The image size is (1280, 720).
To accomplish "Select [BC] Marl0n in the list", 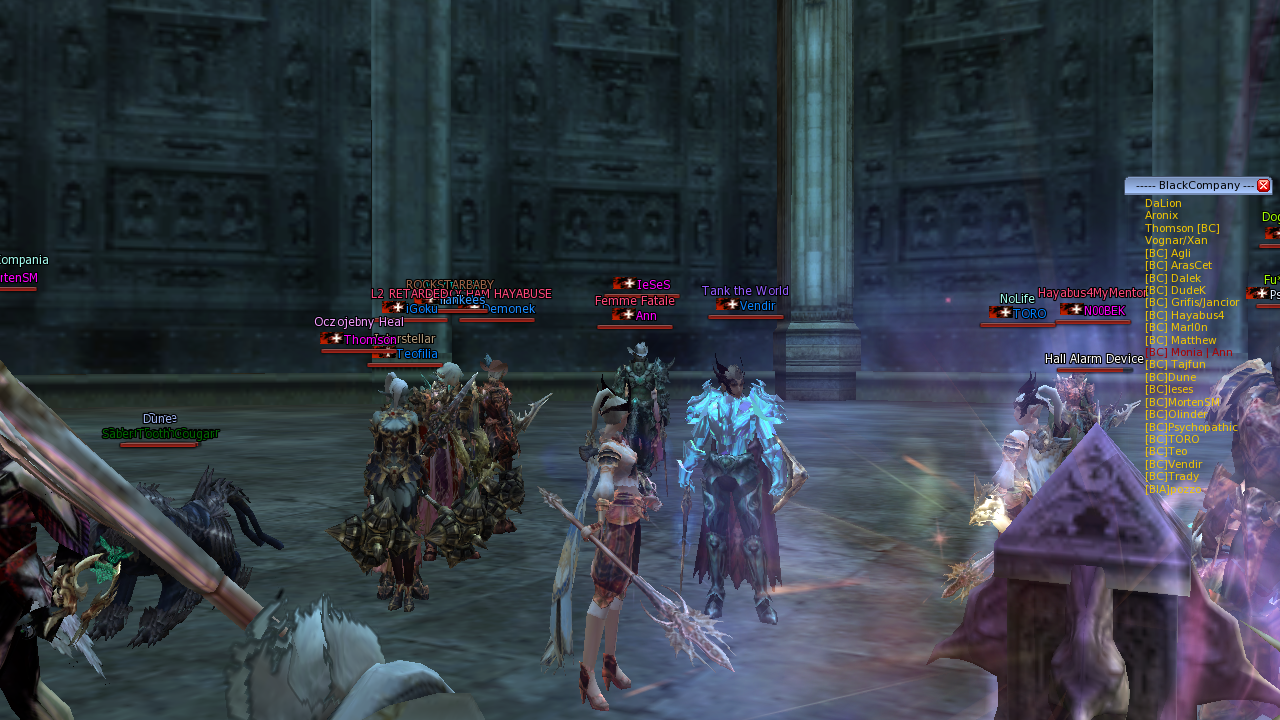I will [1176, 327].
